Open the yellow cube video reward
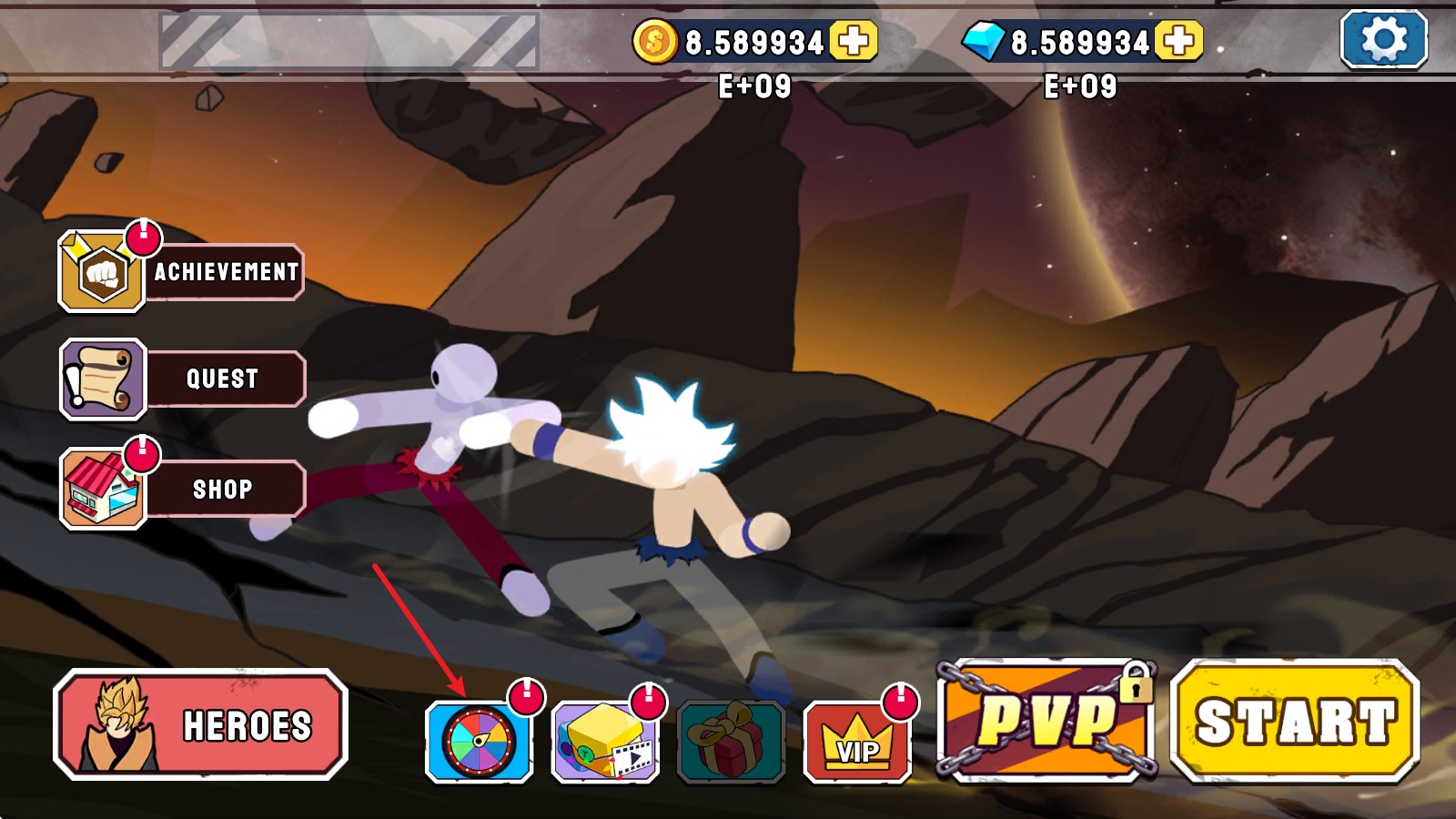Viewport: 1456px width, 819px height. point(605,742)
